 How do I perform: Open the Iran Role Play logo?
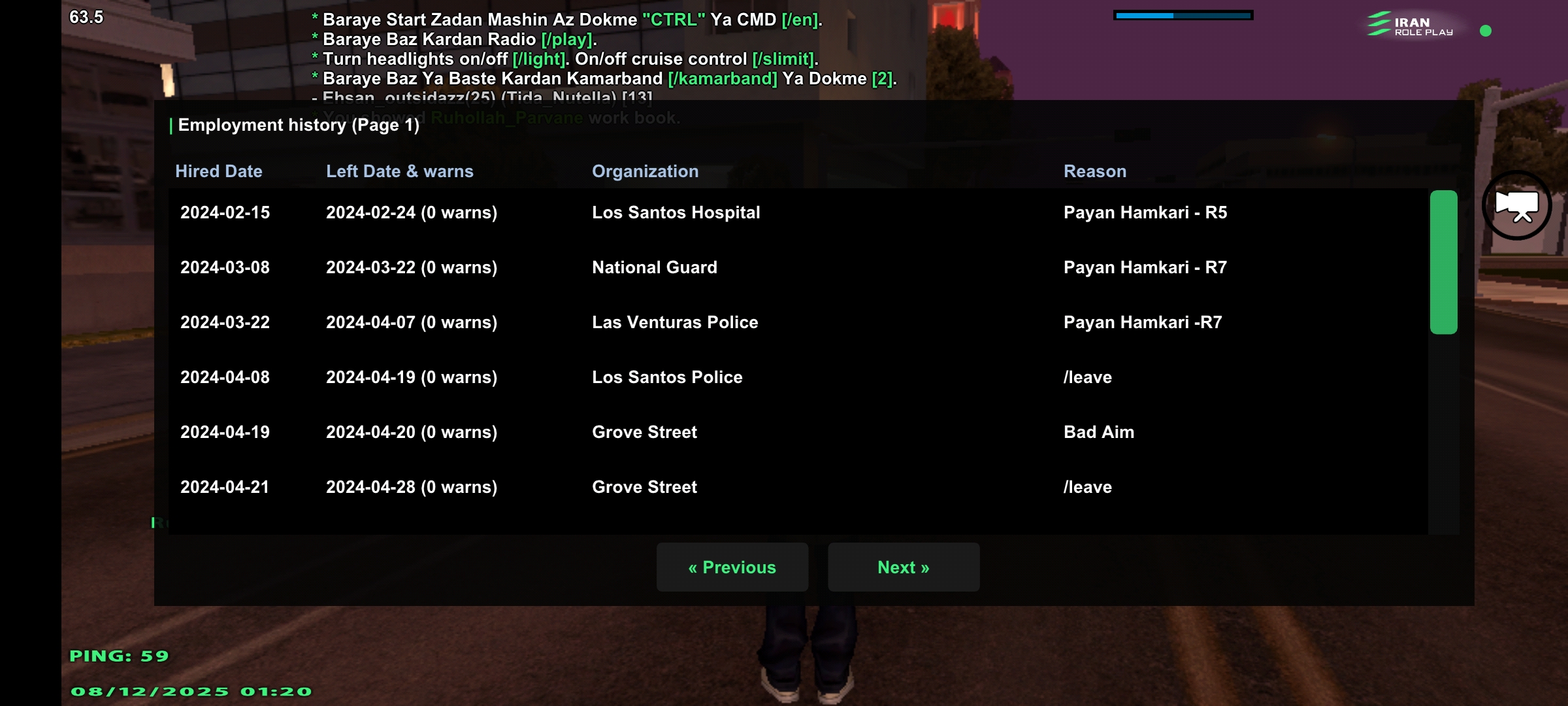pos(1411,25)
